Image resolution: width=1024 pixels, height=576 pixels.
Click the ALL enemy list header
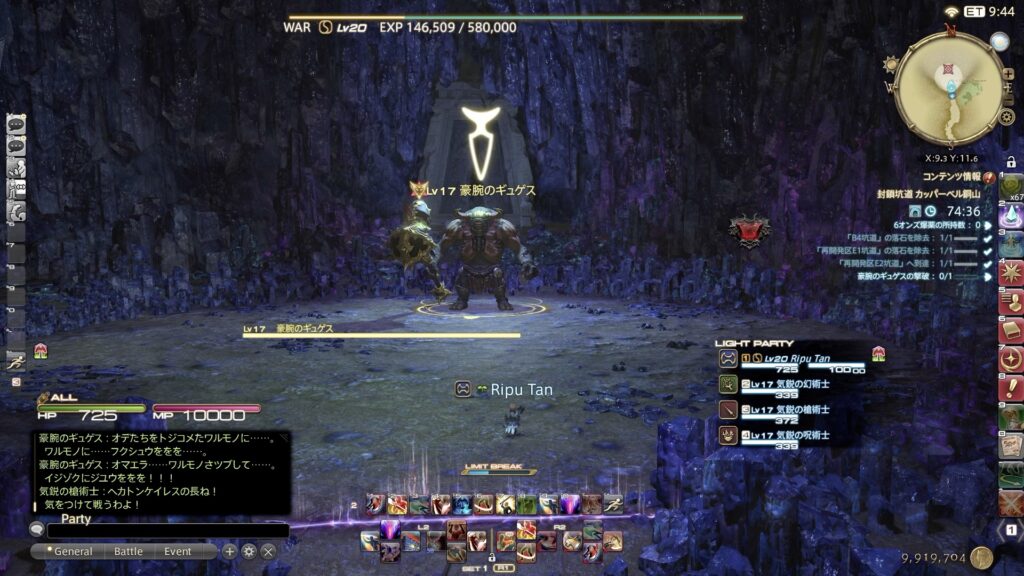[64, 397]
